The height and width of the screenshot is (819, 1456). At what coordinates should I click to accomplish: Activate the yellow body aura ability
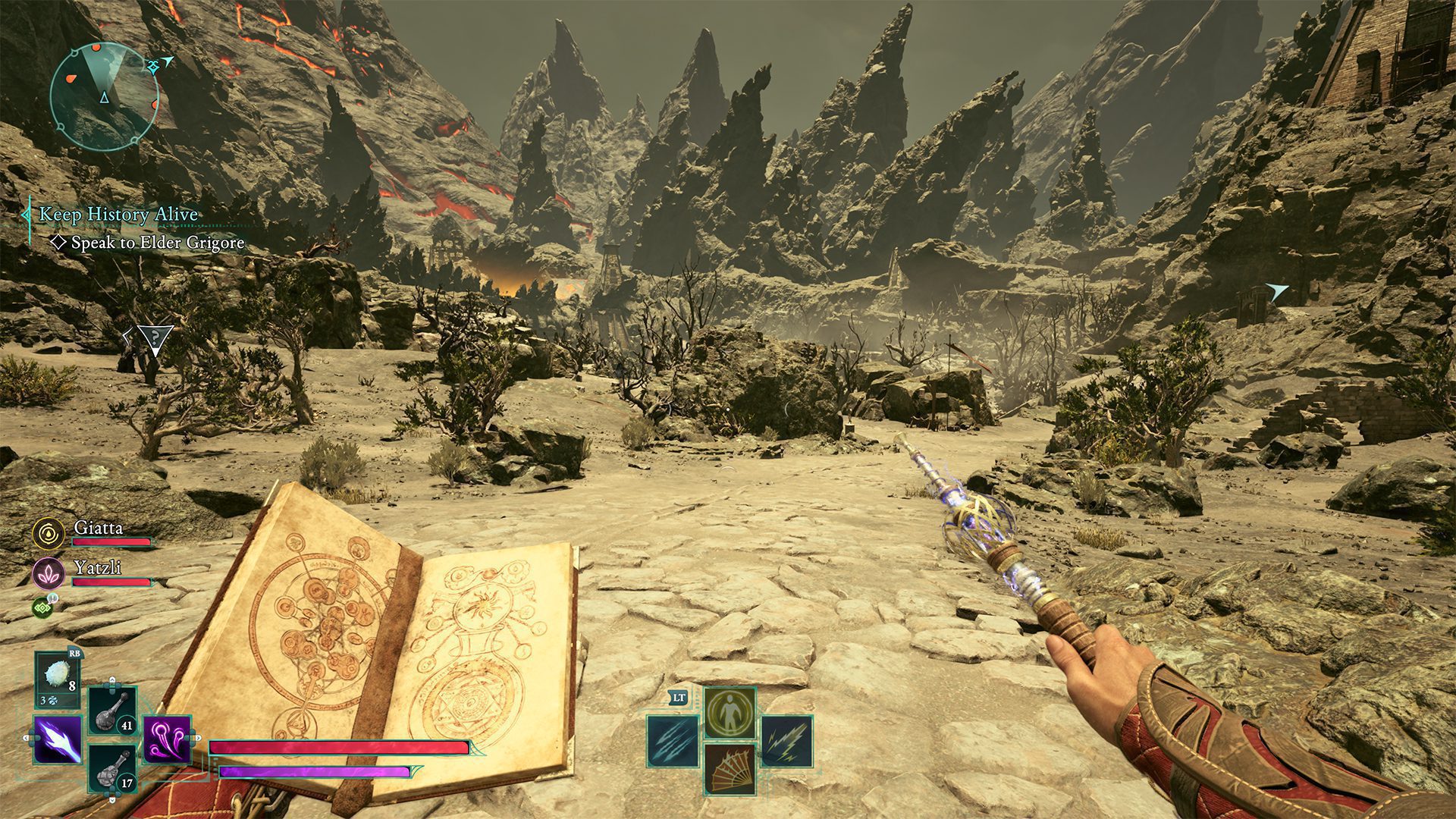pos(730,713)
